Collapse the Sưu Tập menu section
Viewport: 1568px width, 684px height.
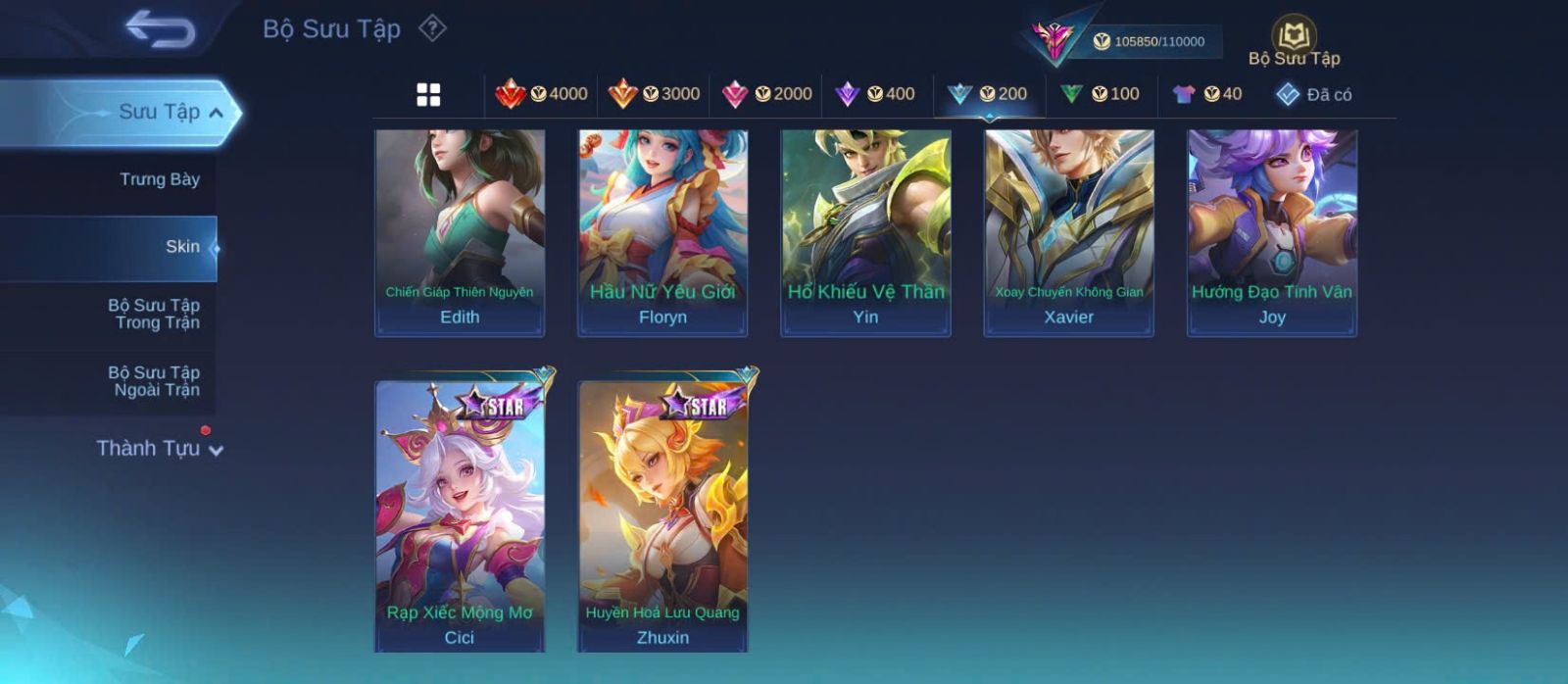click(217, 113)
